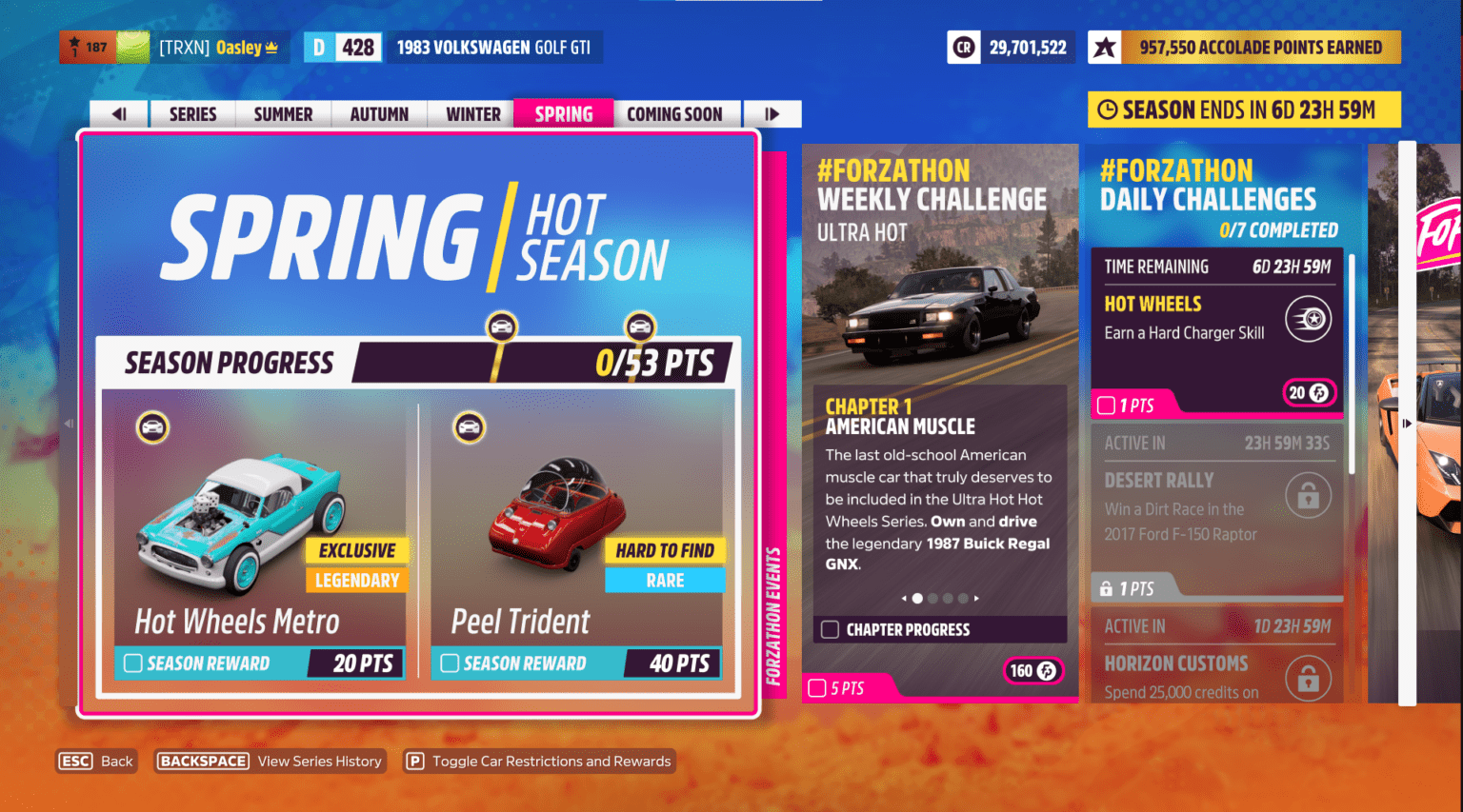Click the left rewind arrow before the Series tab
Screen dimensions: 1463x812
[x=117, y=113]
